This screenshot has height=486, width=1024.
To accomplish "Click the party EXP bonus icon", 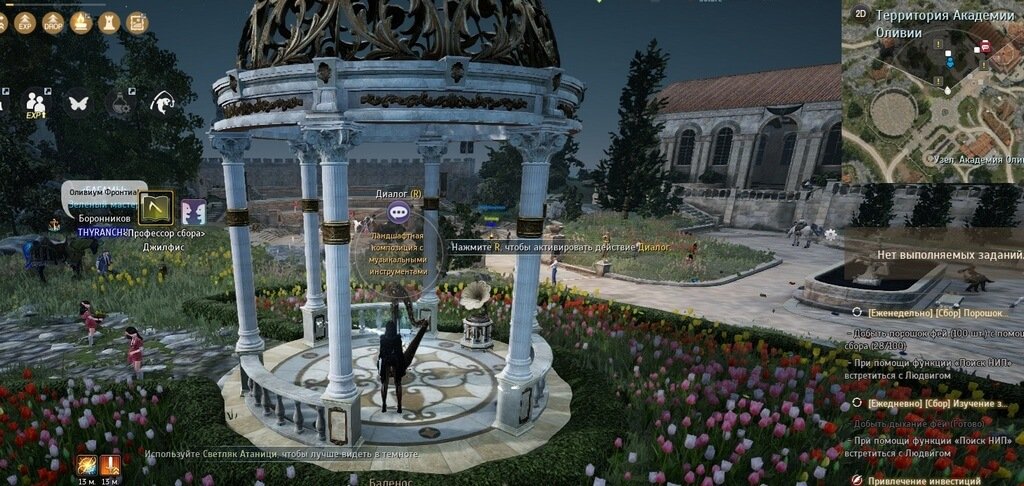I will point(37,102).
